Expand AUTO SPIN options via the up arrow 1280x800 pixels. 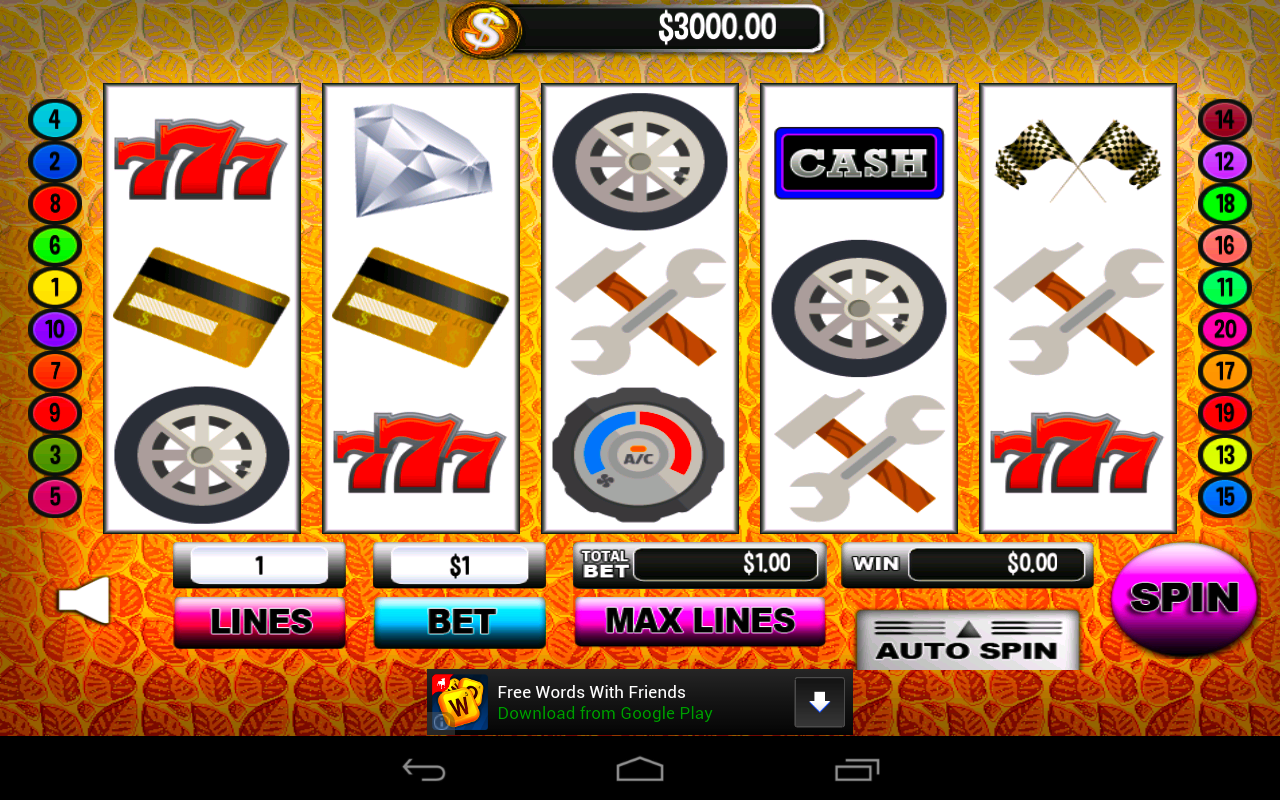(967, 627)
